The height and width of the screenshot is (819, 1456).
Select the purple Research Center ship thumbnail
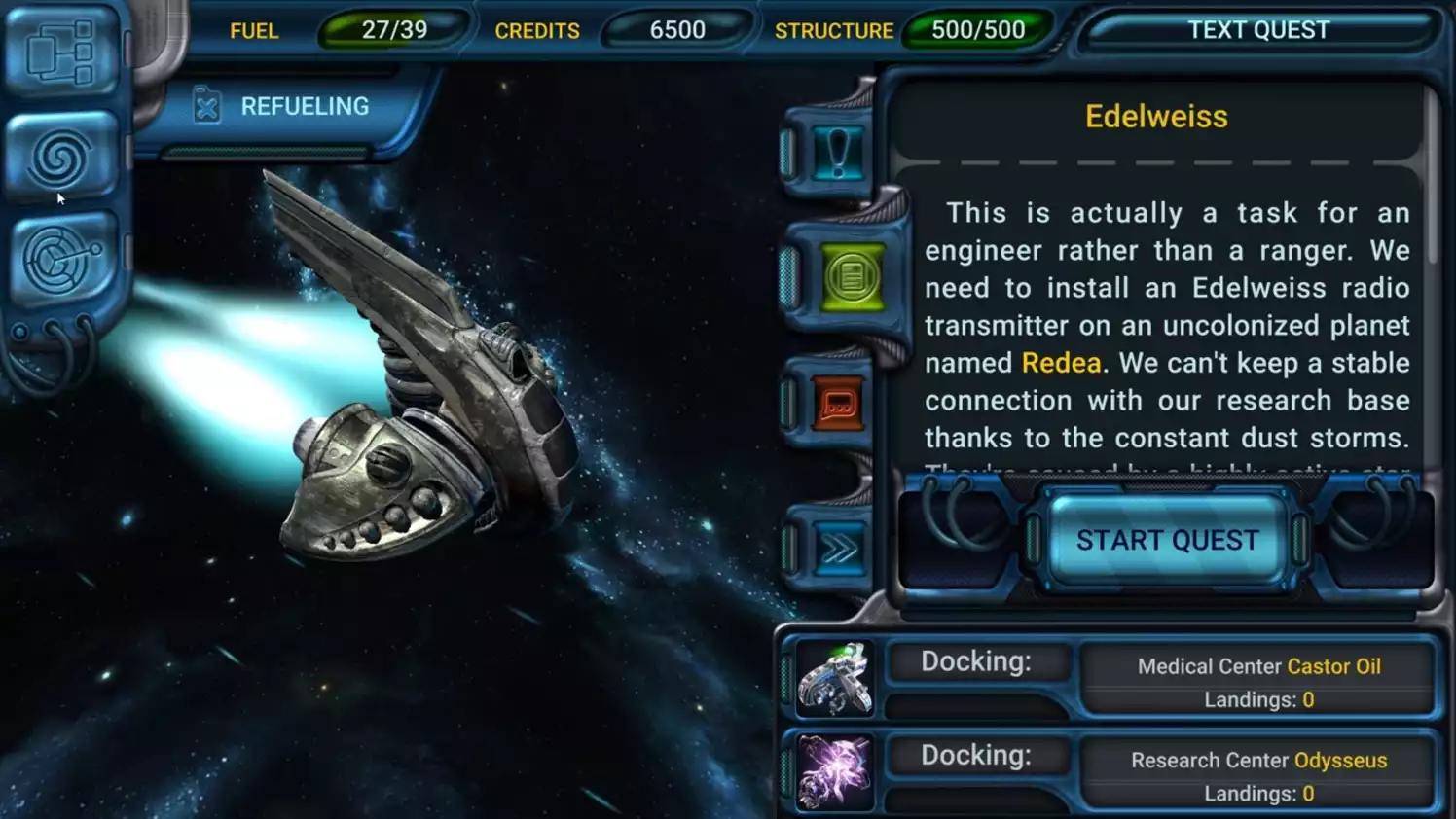(x=835, y=769)
